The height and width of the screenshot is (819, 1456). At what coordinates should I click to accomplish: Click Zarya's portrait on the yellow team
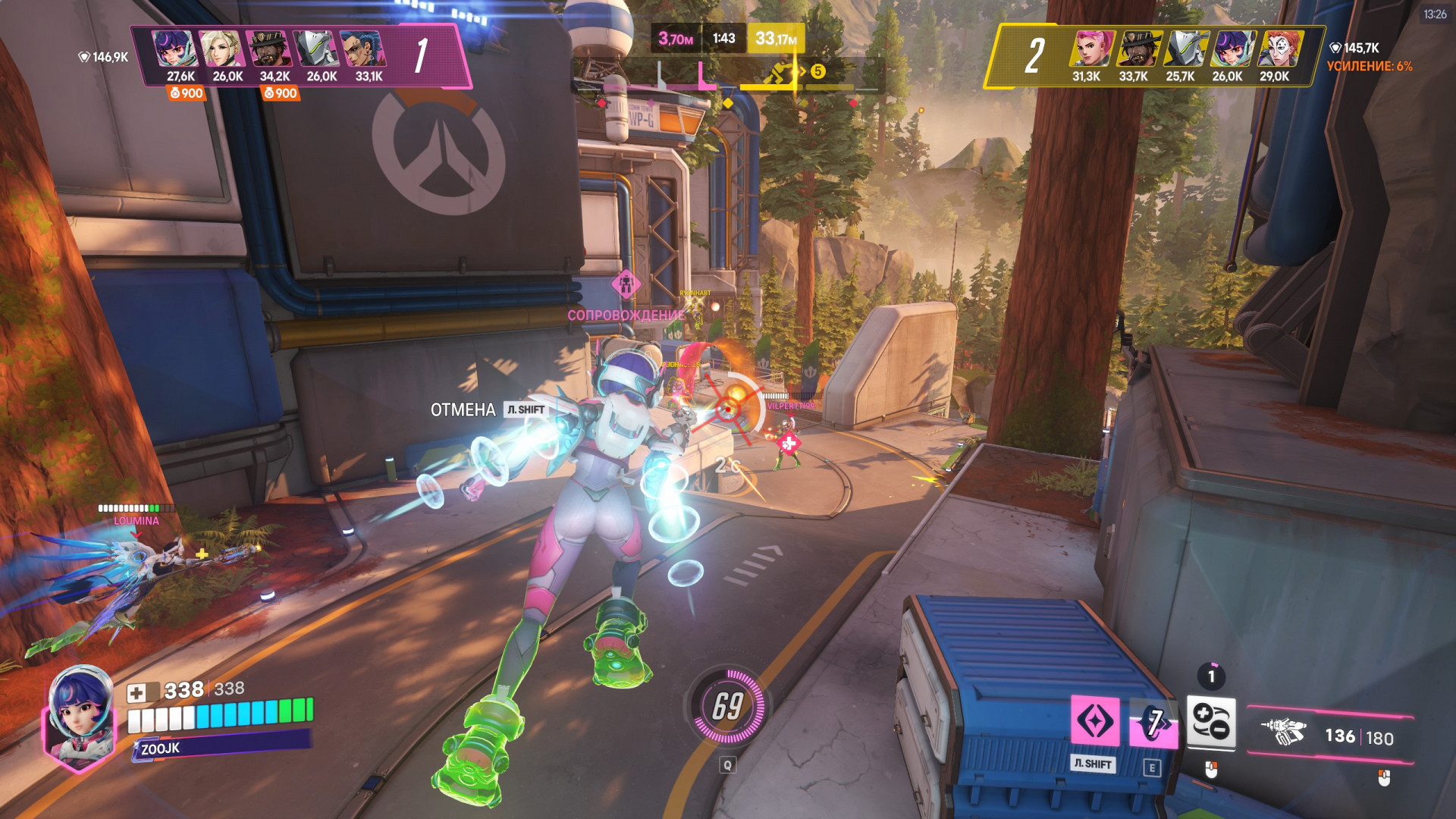1091,49
